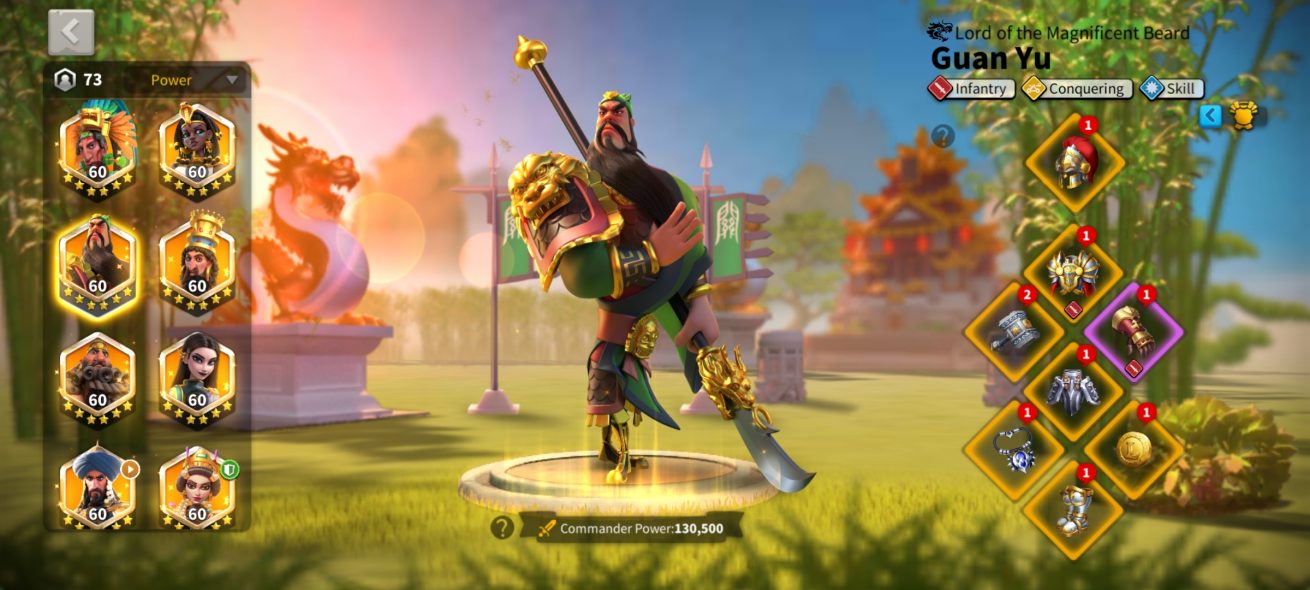Select the blue gem necklace accessory slot
This screenshot has height=590, width=1310.
tap(1013, 449)
